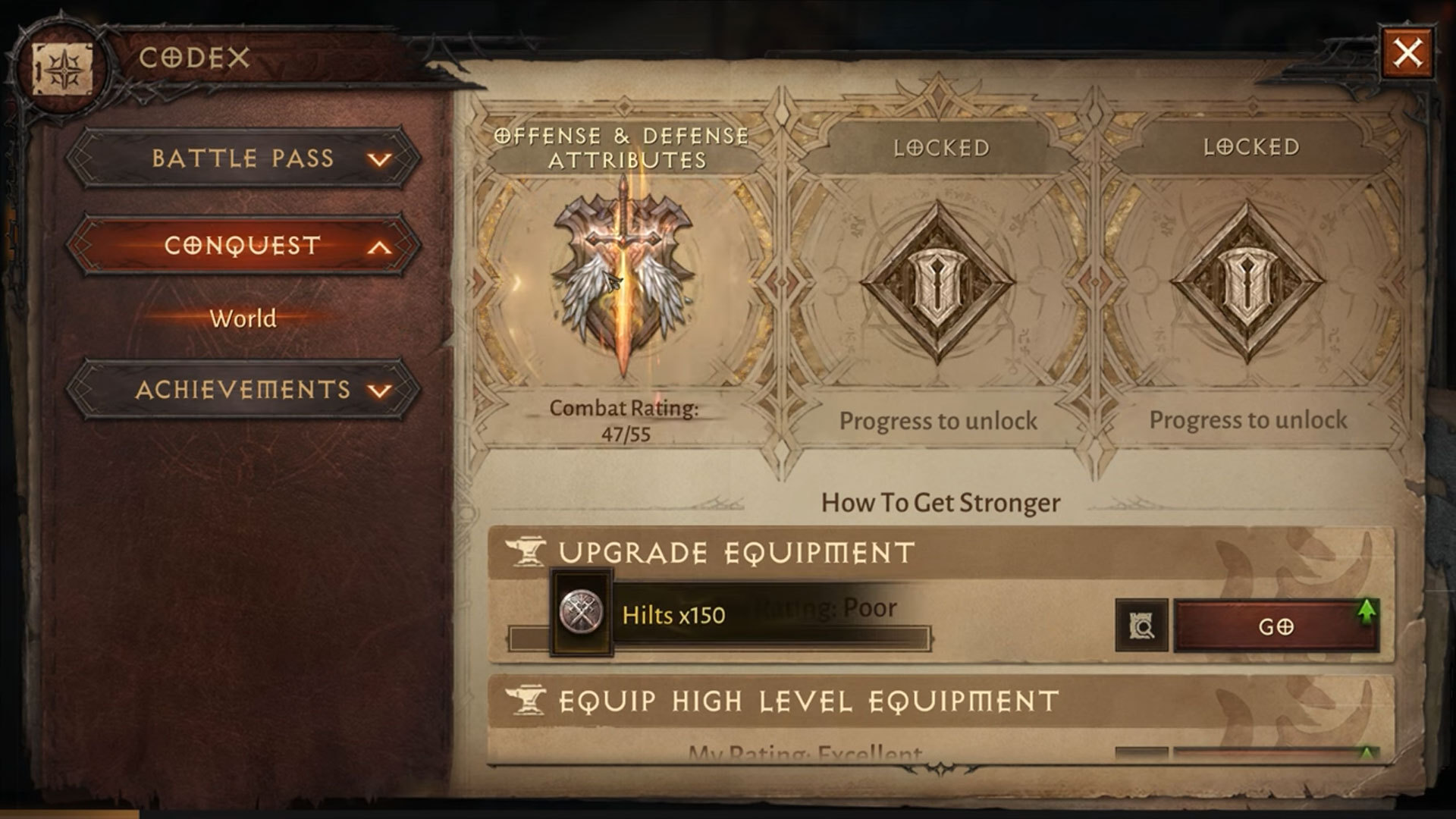The image size is (1456, 819).
Task: Expand the Battle Pass section
Action: 243,158
